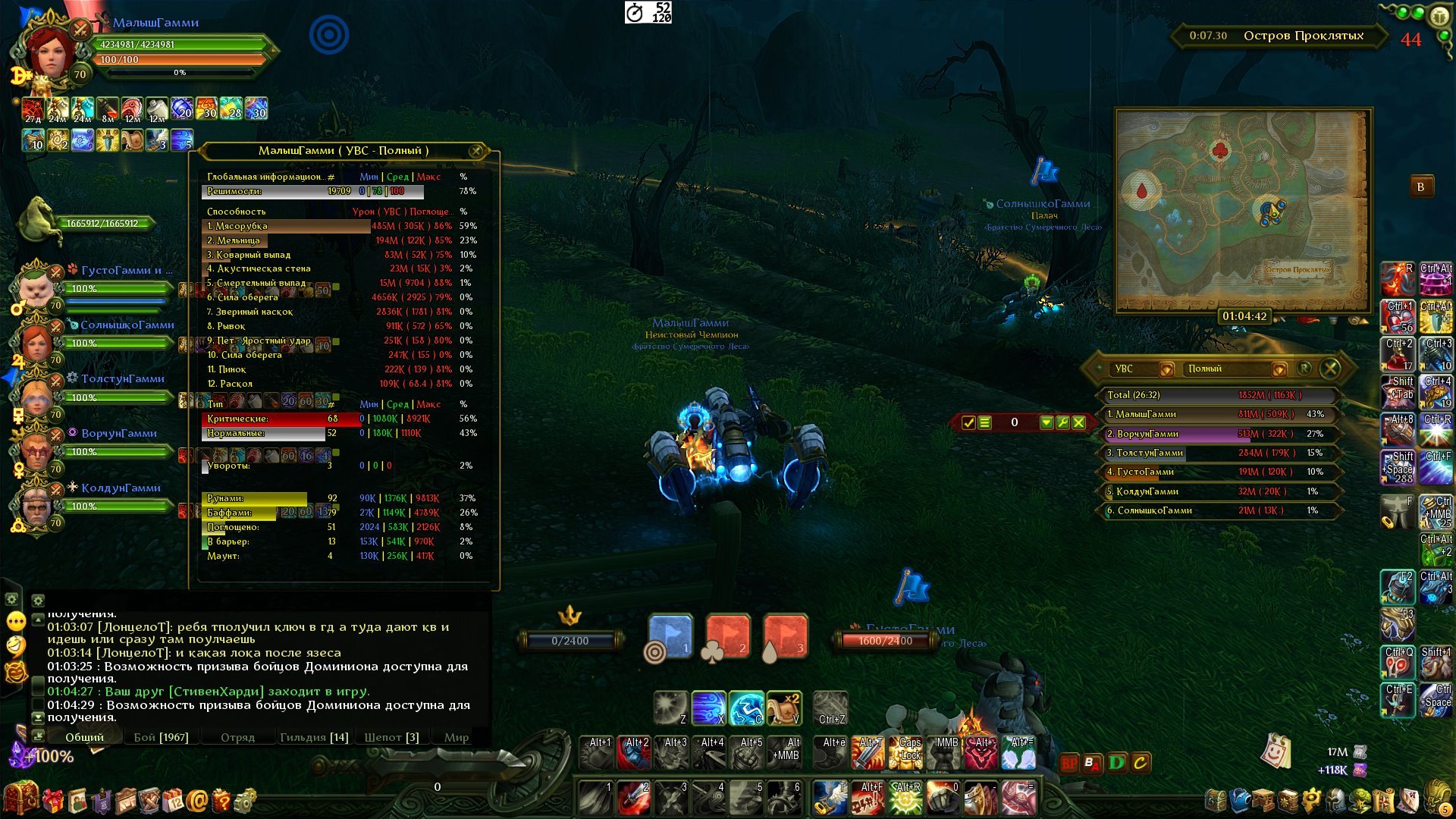This screenshot has width=1456, height=819.
Task: Close the damage meter panel
Action: click(1330, 369)
